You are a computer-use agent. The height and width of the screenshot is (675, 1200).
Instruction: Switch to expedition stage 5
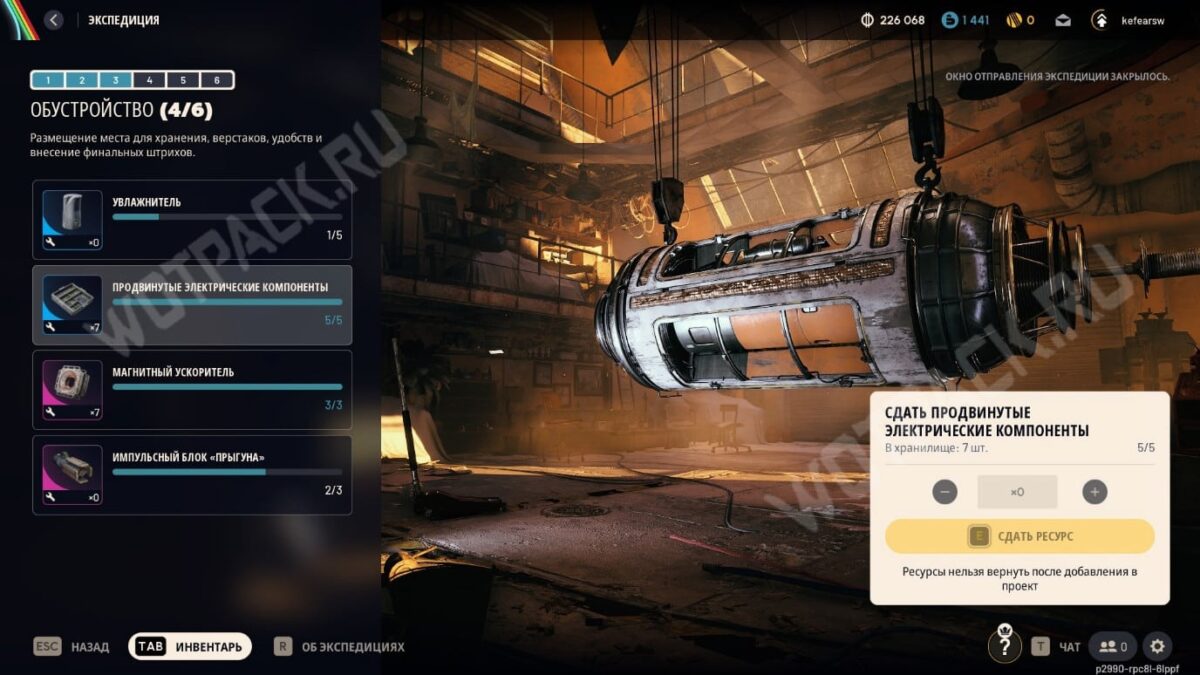[183, 80]
